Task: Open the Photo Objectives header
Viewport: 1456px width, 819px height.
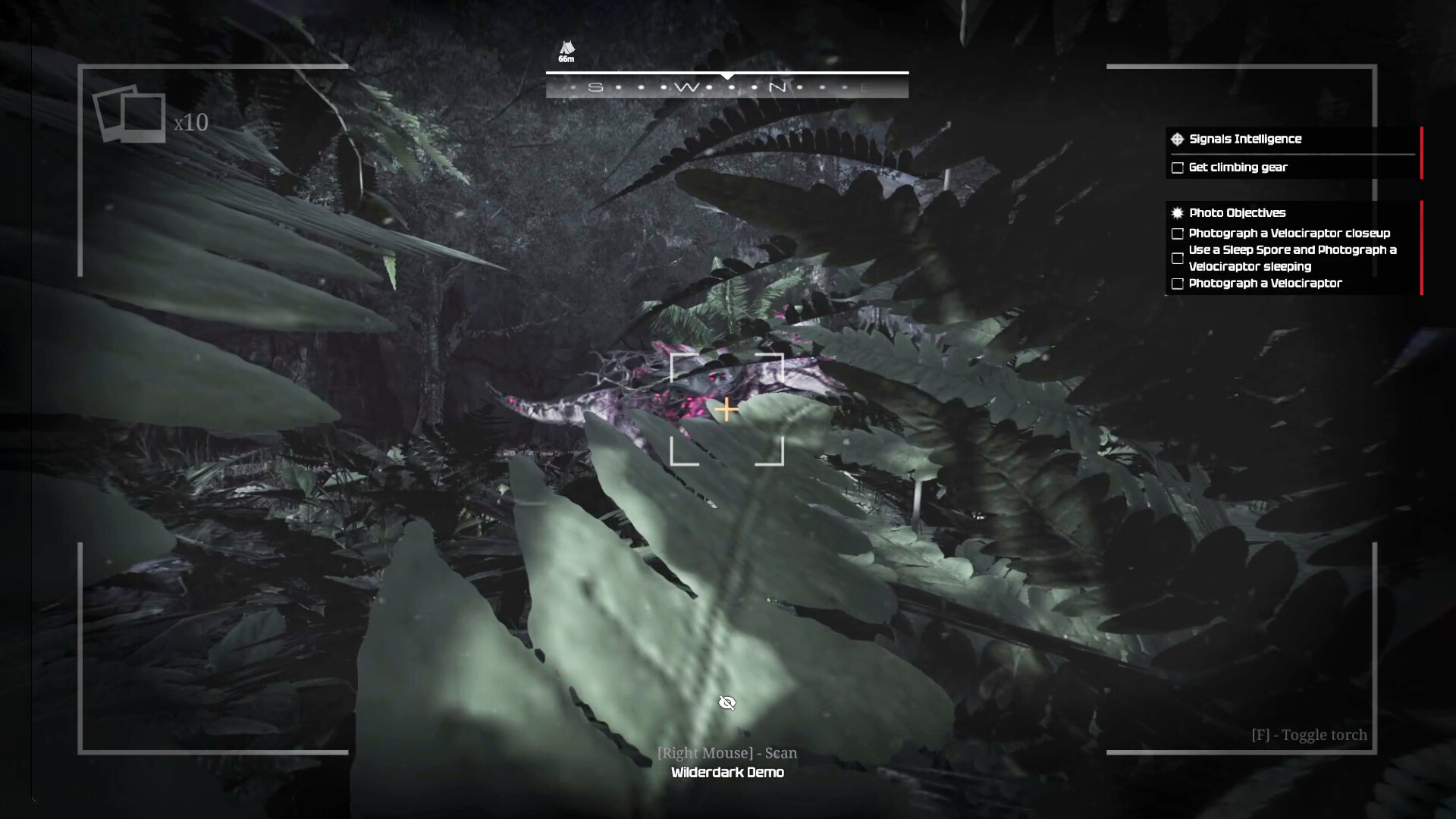Action: click(x=1236, y=213)
